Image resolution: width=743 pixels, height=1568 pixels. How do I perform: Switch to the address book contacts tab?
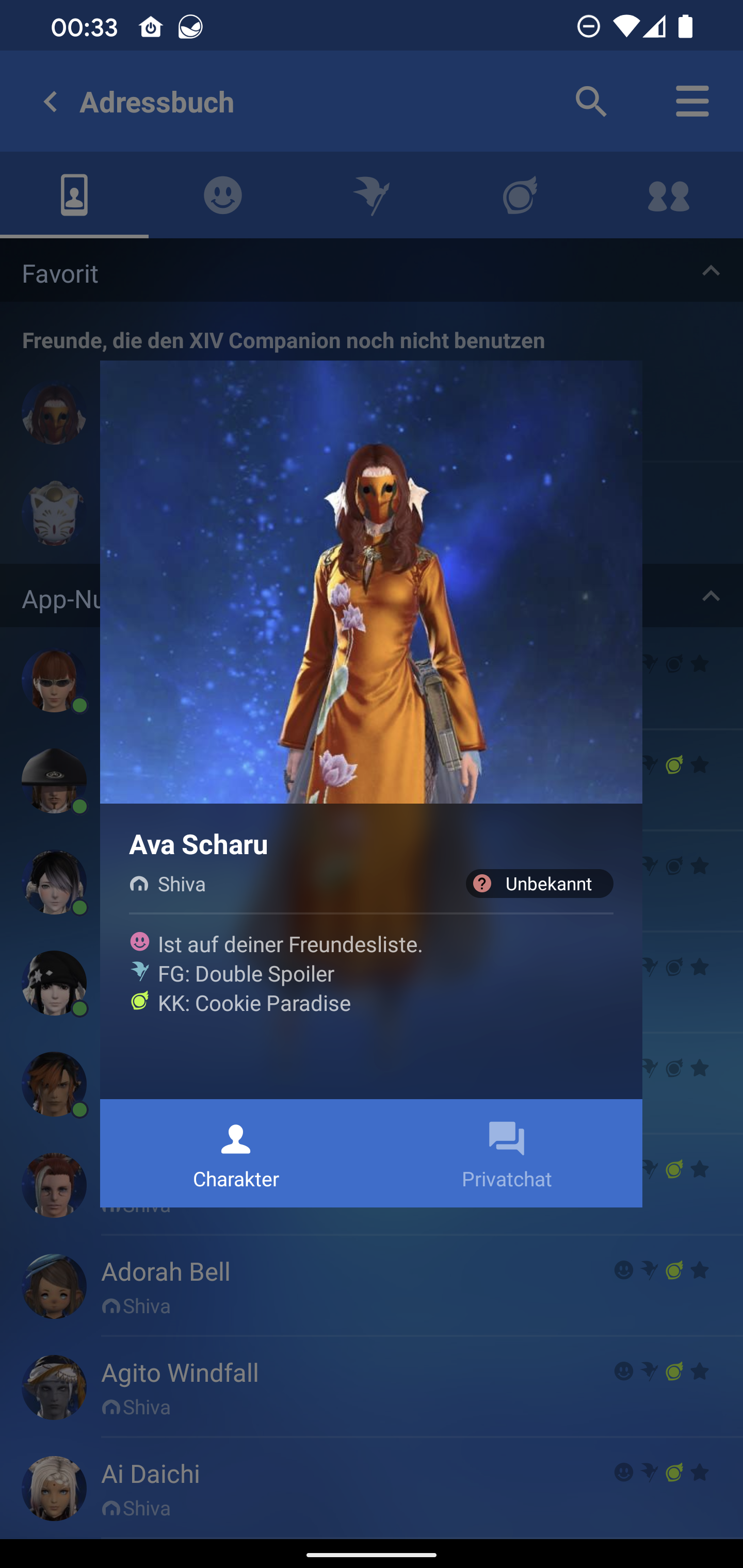pyautogui.click(x=74, y=195)
